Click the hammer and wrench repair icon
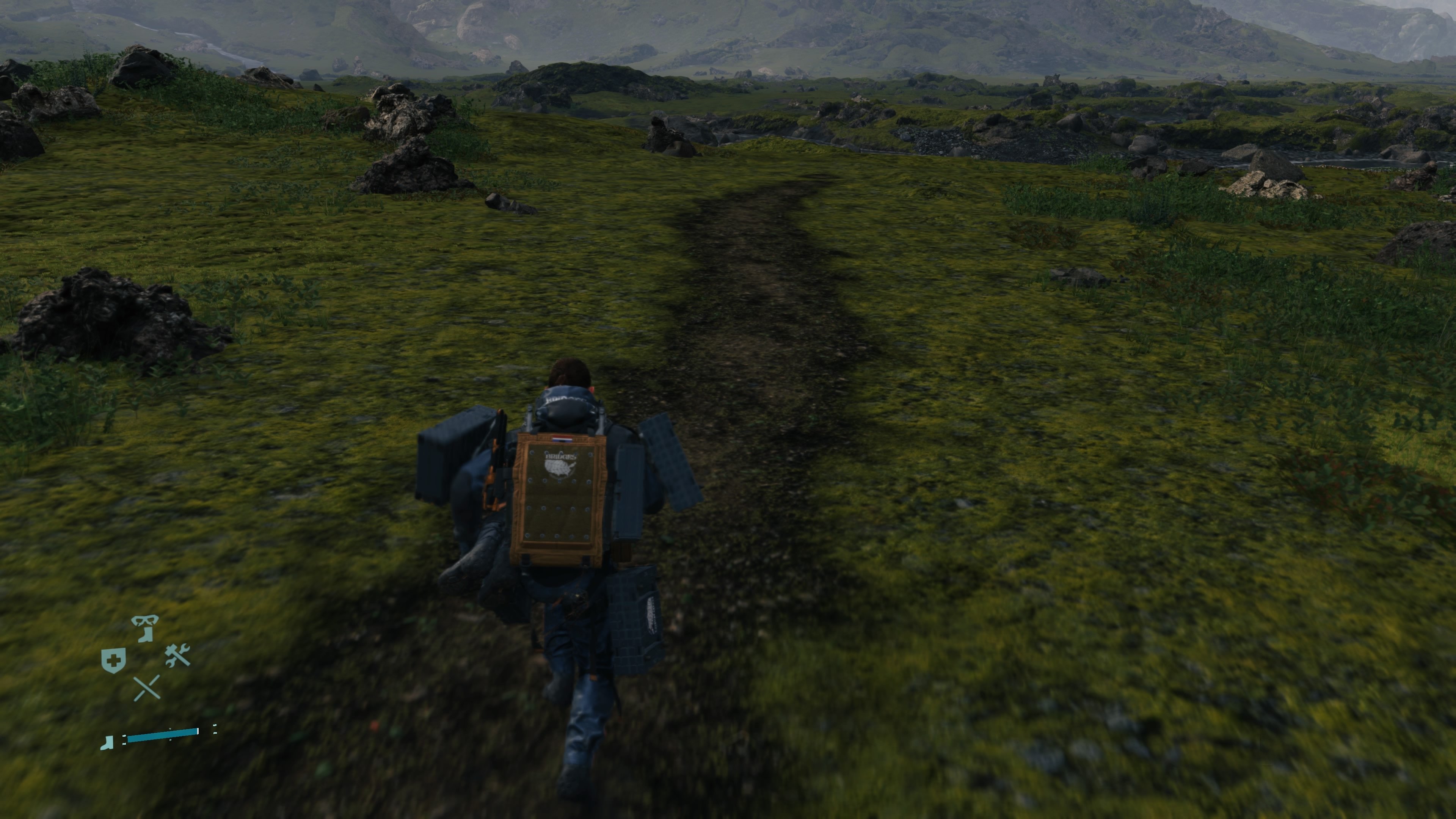1456x819 pixels. 177,656
